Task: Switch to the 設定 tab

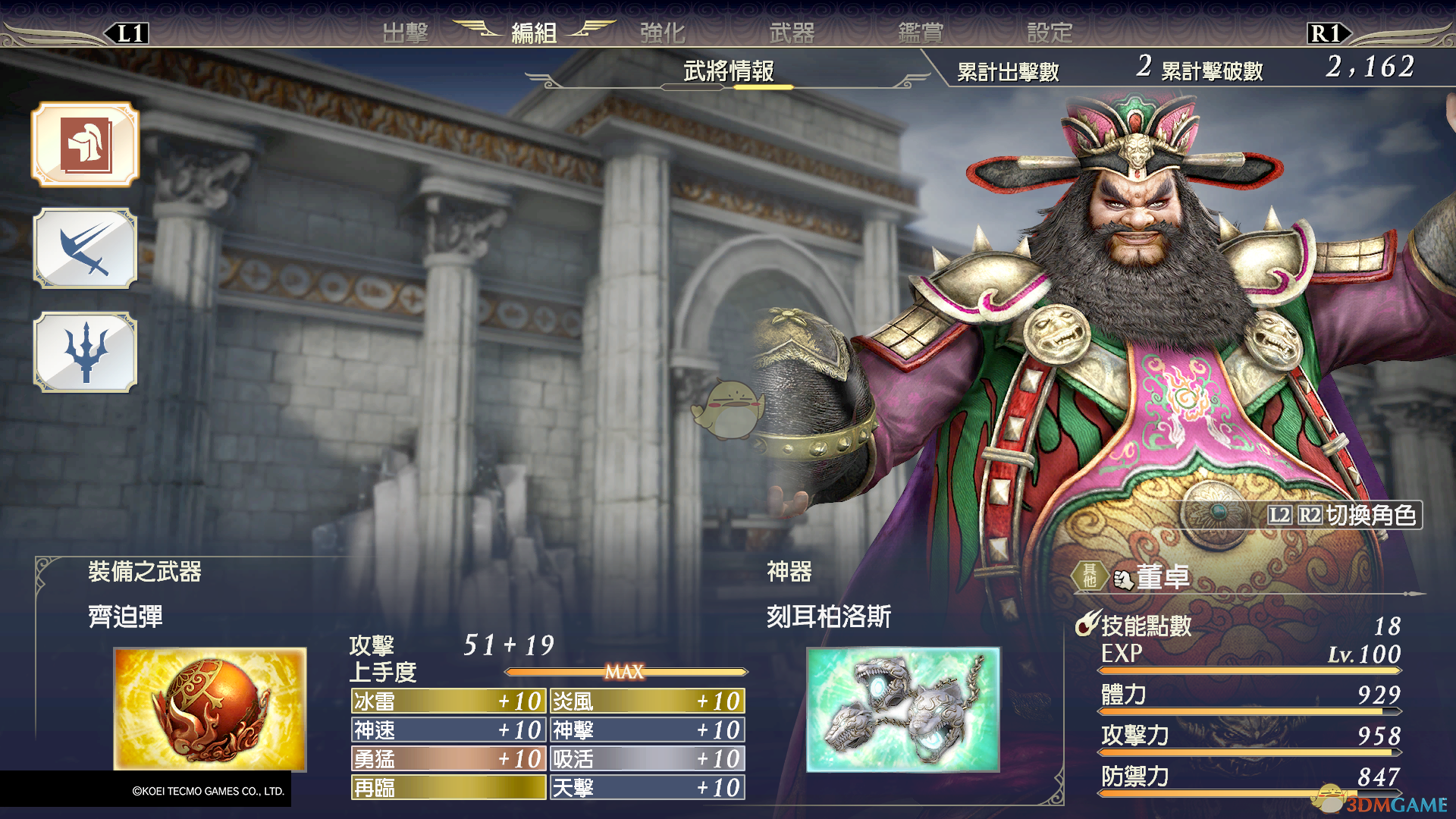Action: pos(1050,33)
